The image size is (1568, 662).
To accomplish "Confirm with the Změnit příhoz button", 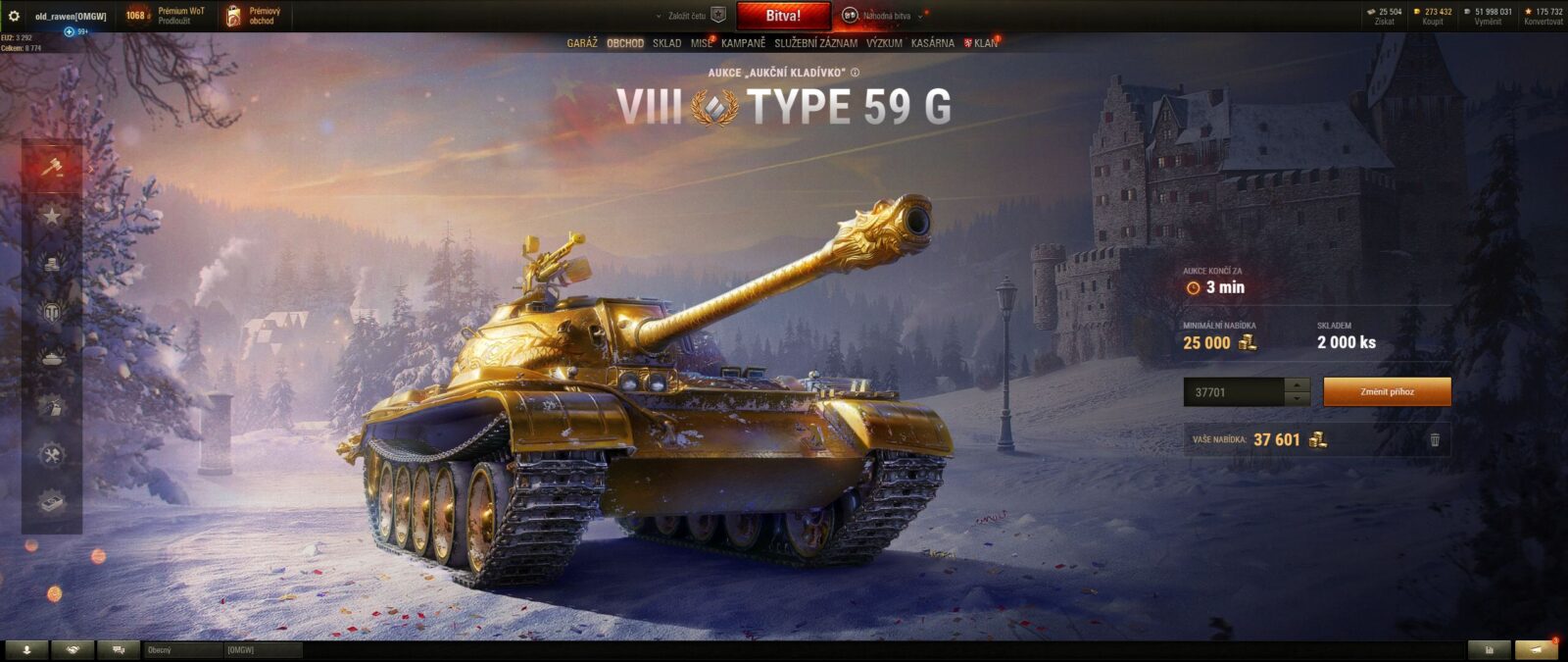I will 1387,392.
